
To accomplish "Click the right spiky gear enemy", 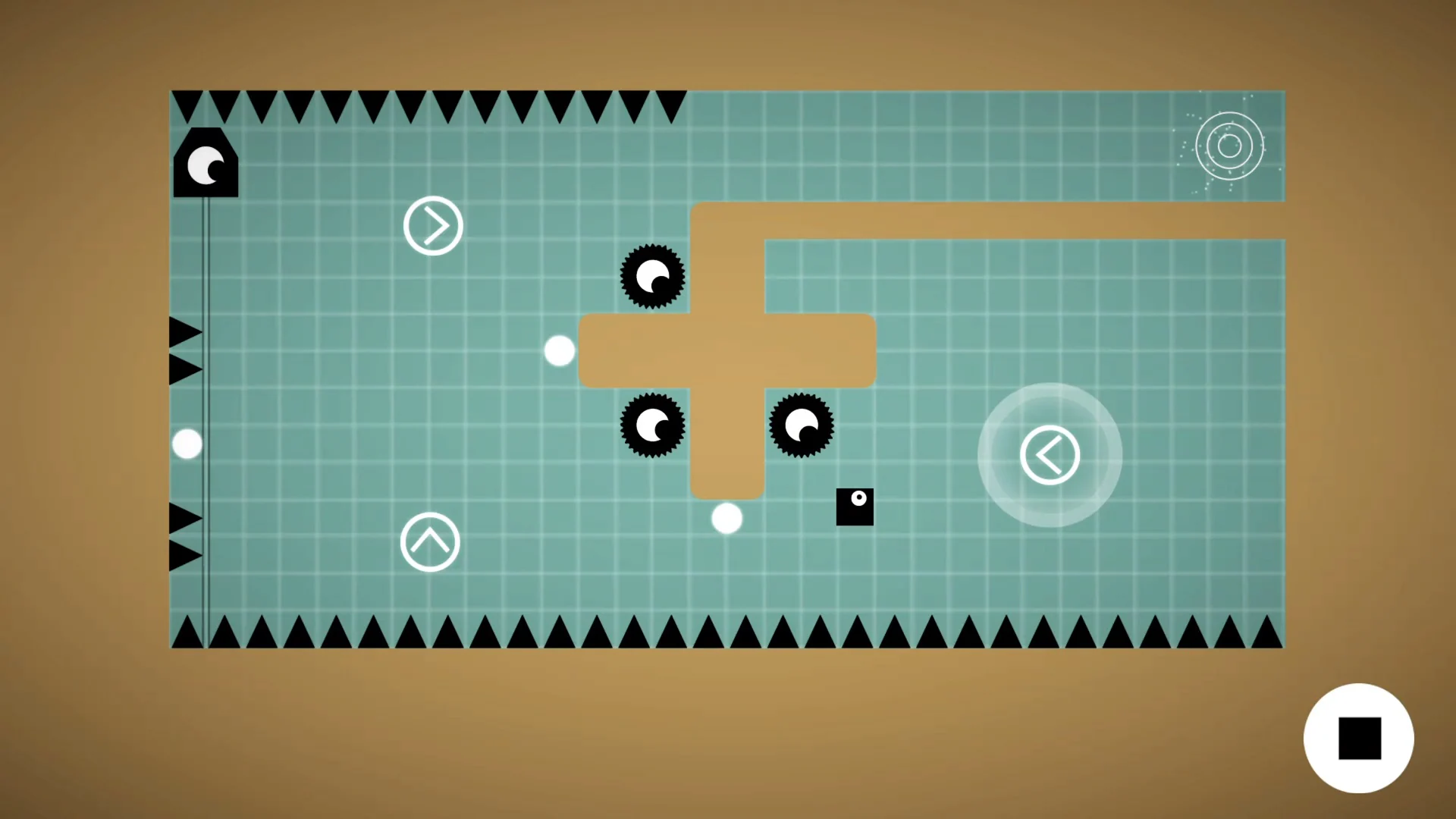I will point(802,426).
